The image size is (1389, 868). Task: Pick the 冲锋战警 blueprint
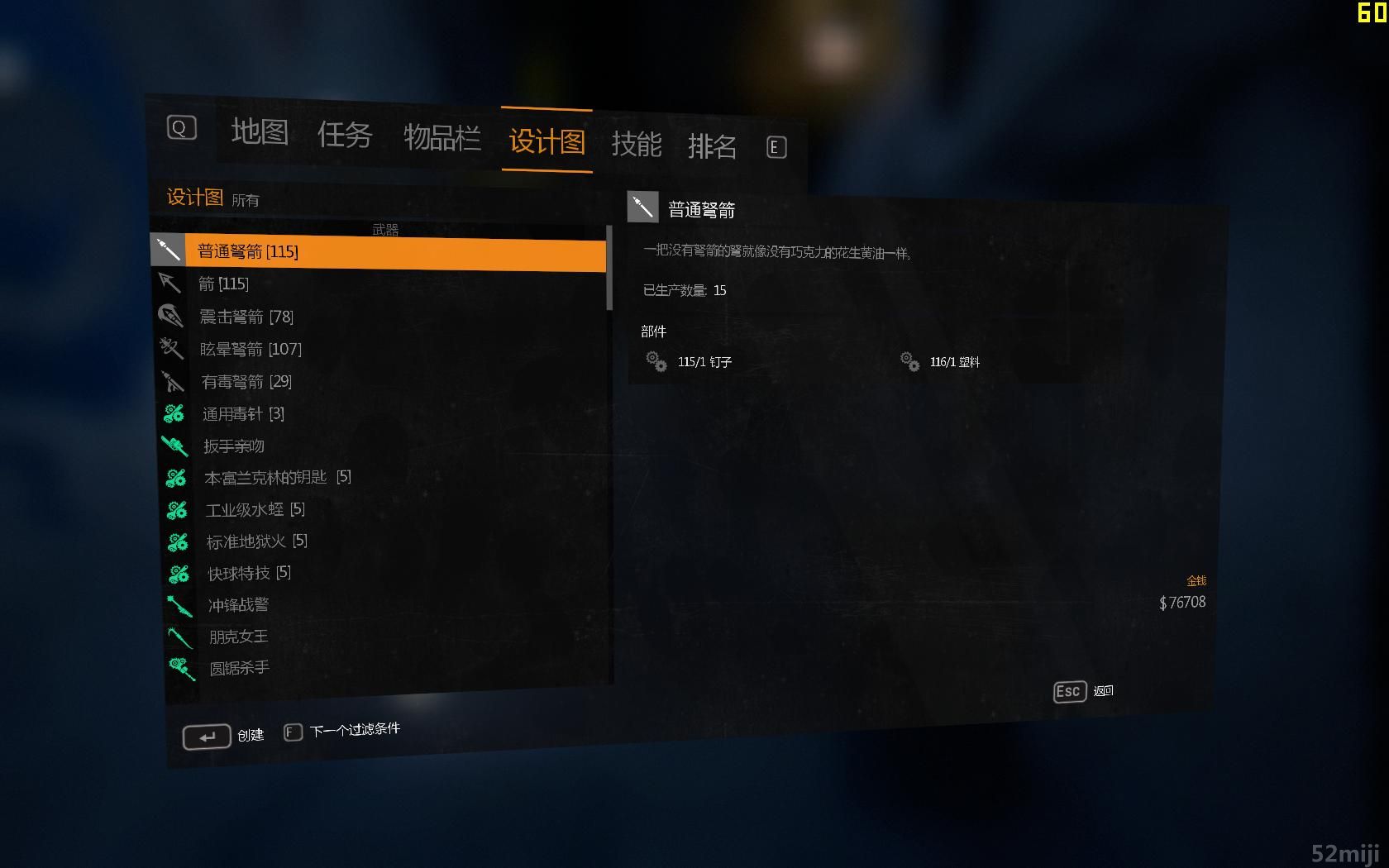pyautogui.click(x=238, y=605)
